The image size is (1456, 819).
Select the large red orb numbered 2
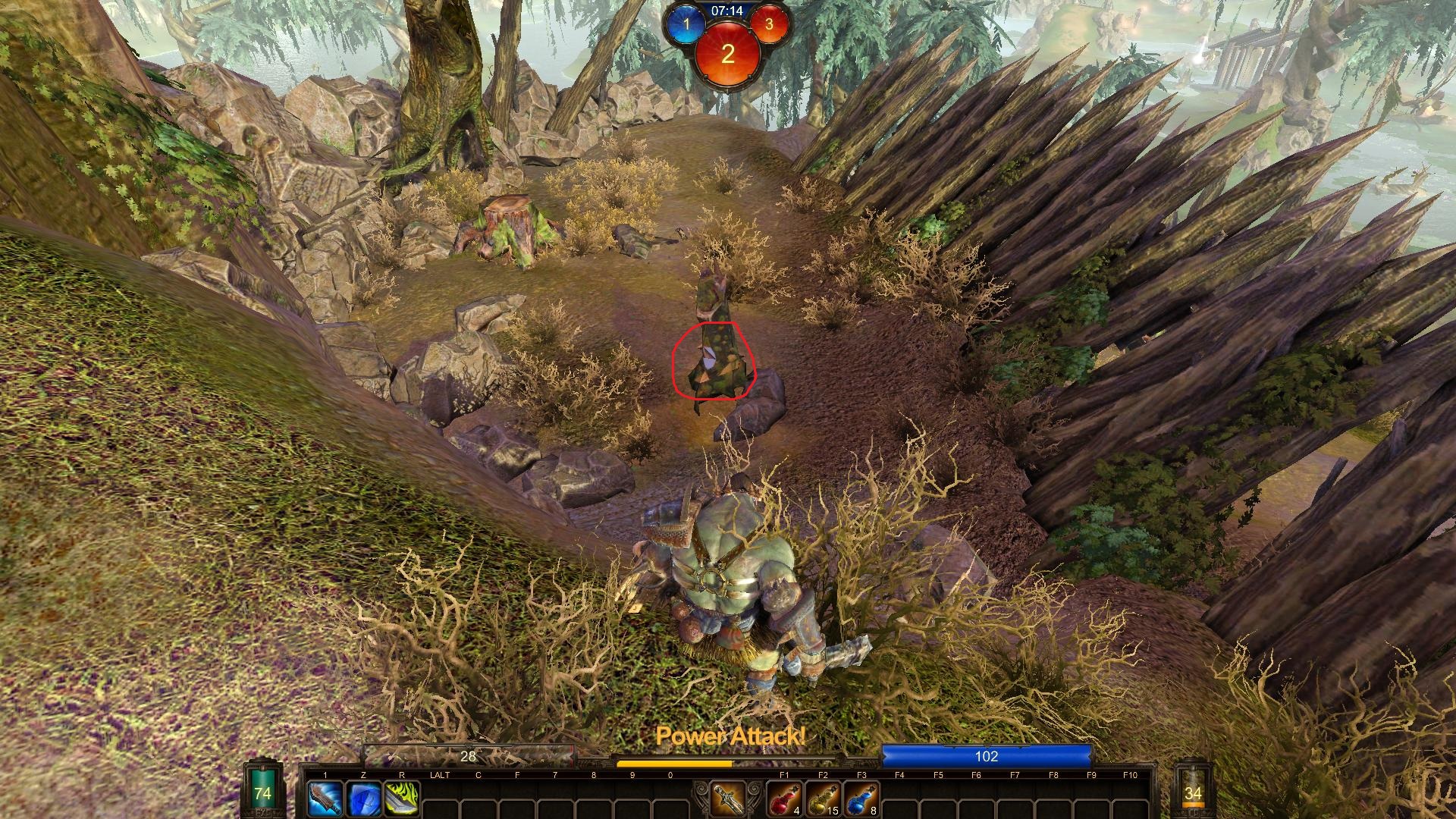(728, 53)
